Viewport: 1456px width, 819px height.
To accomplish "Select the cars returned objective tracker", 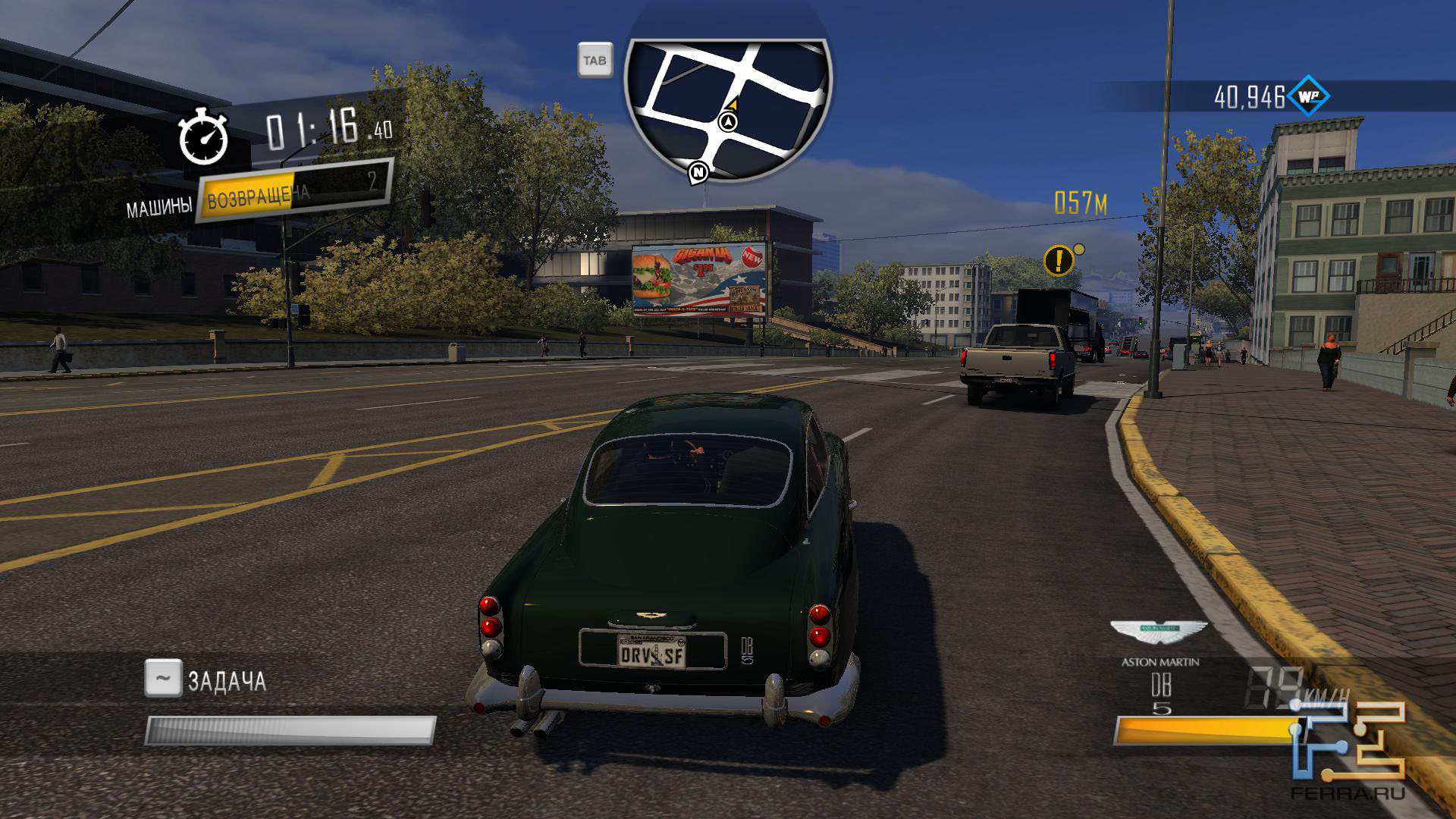I will [293, 191].
